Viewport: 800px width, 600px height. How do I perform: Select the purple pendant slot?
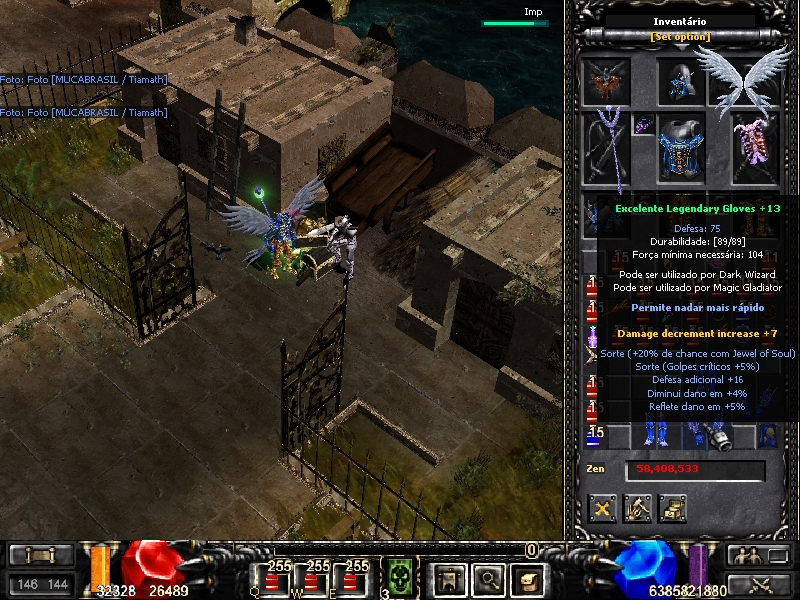(x=643, y=124)
